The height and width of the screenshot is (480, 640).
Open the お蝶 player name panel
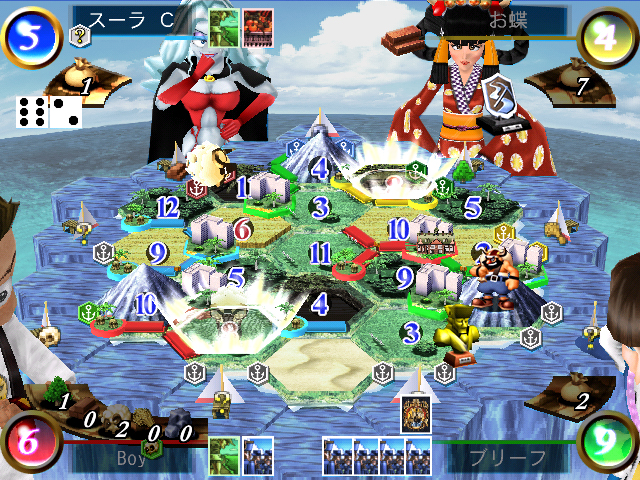click(x=510, y=20)
